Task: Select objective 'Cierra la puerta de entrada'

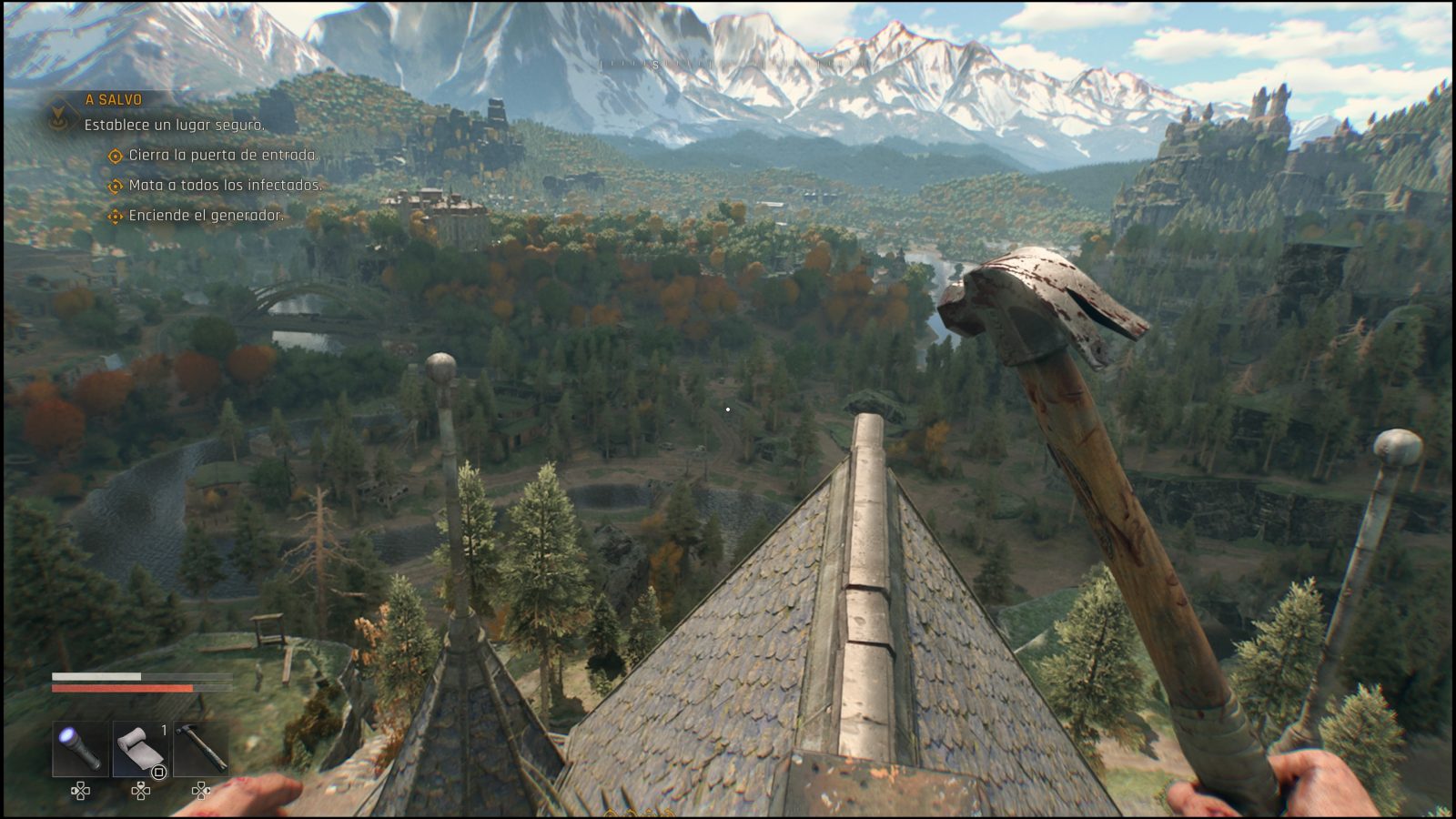Action: point(223,156)
